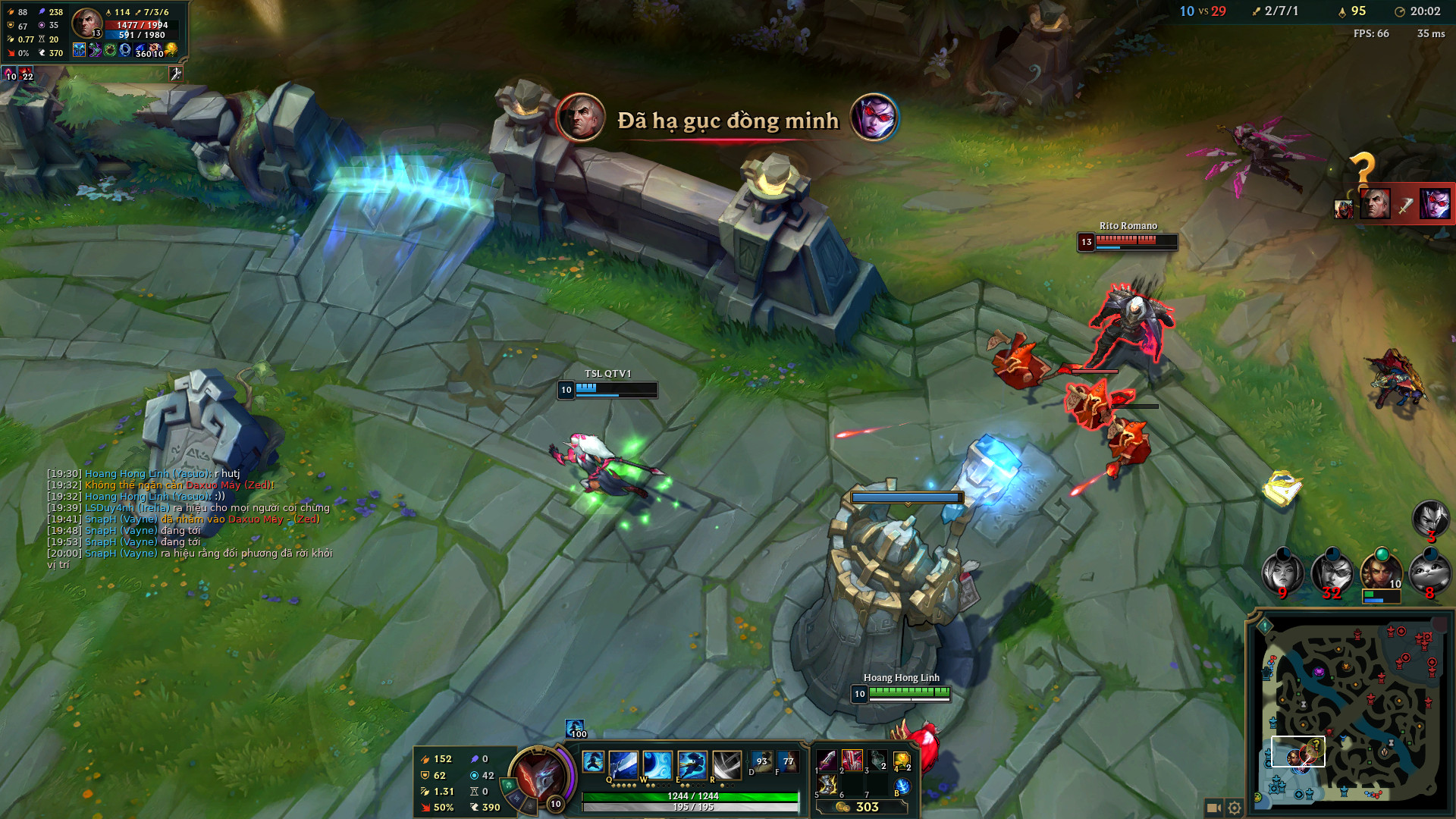The height and width of the screenshot is (819, 1456).
Task: Activate the Q sword thrust ability
Action: (623, 764)
